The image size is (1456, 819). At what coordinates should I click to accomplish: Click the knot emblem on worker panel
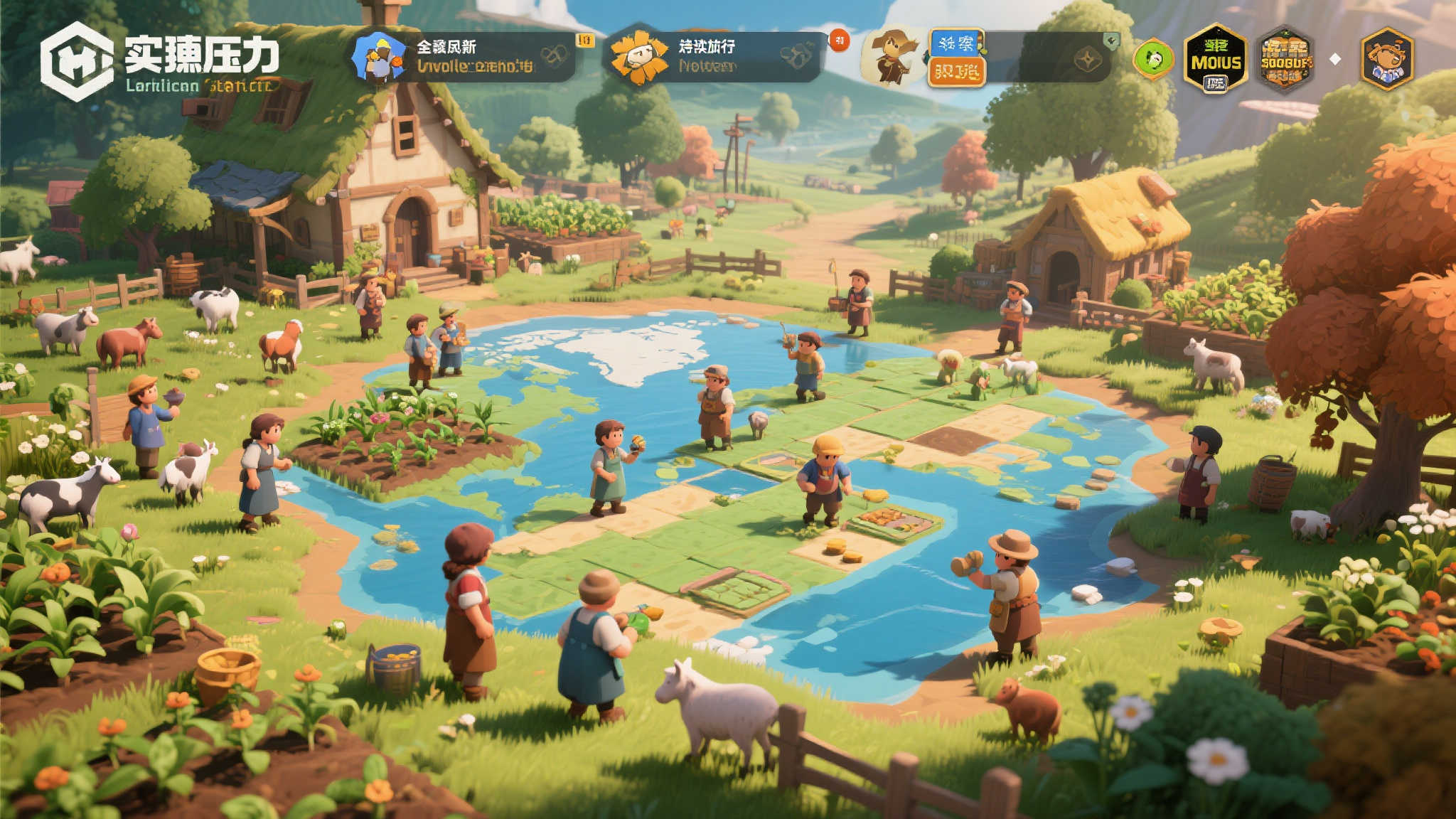[x=554, y=55]
